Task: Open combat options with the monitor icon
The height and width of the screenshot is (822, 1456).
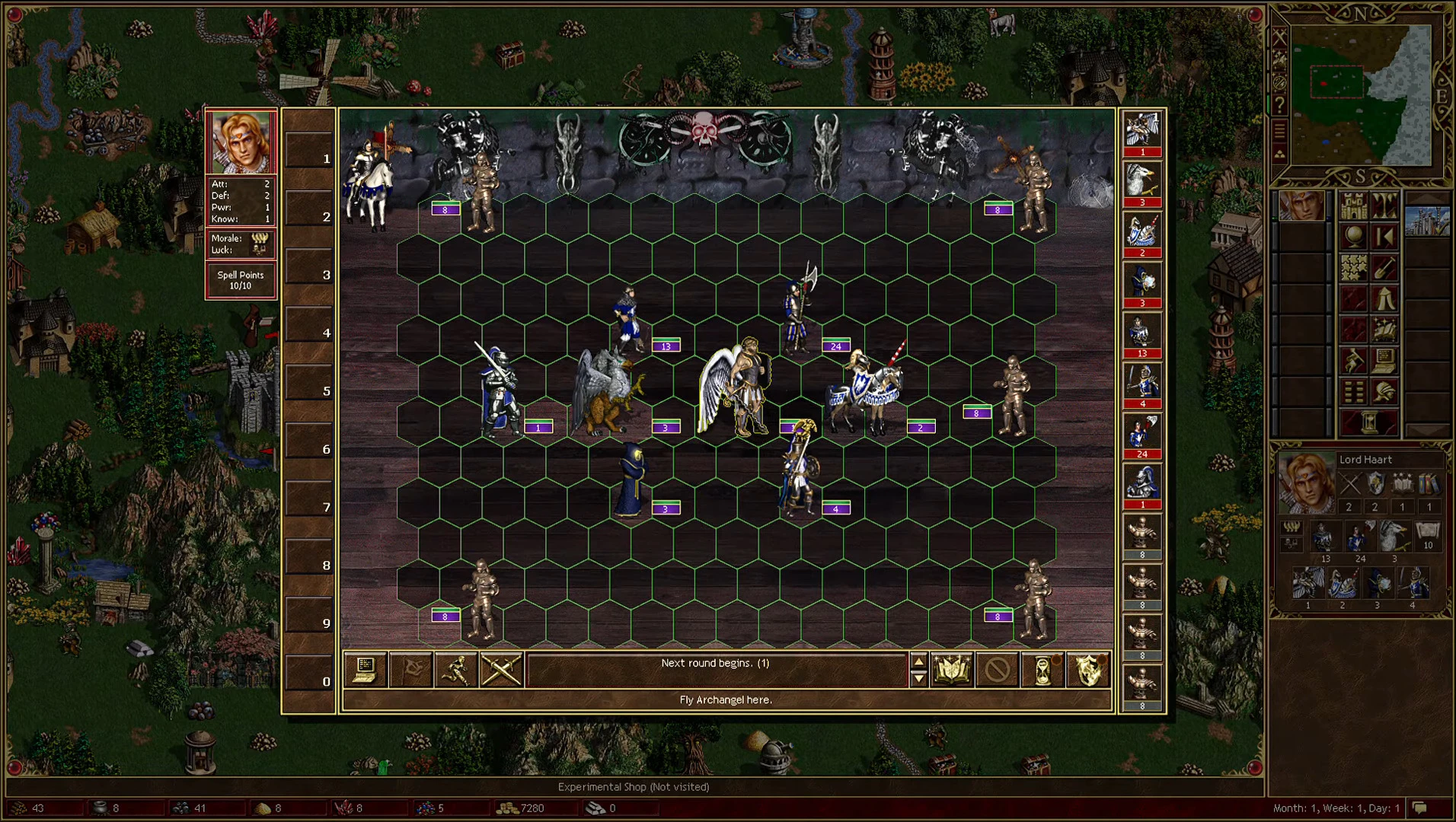Action: pos(364,670)
